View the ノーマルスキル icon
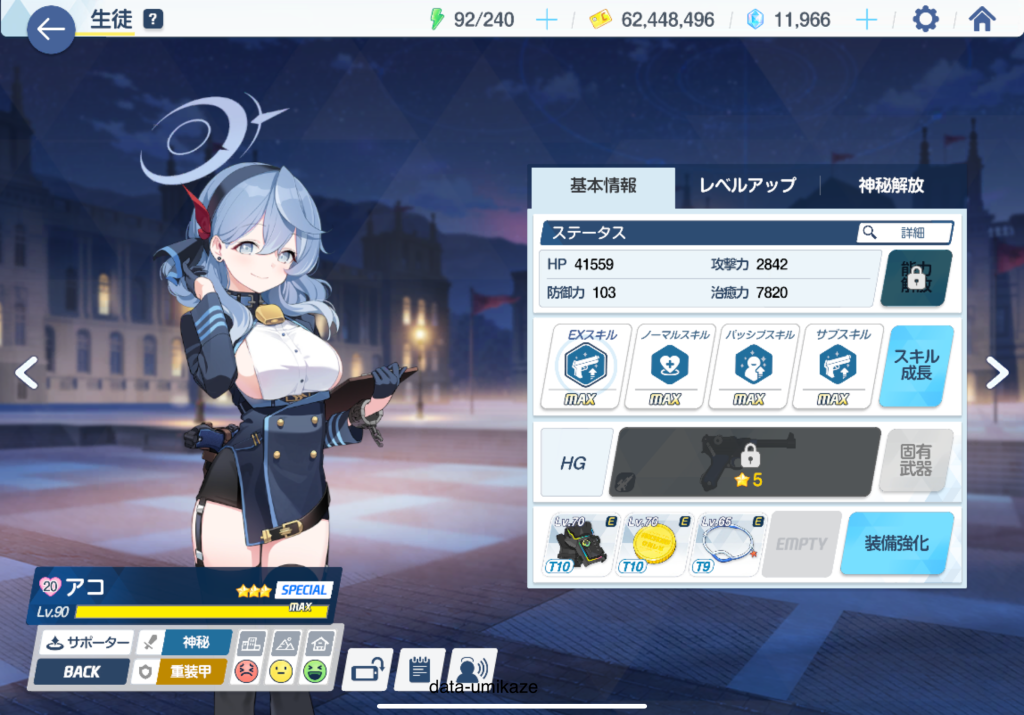 click(665, 367)
